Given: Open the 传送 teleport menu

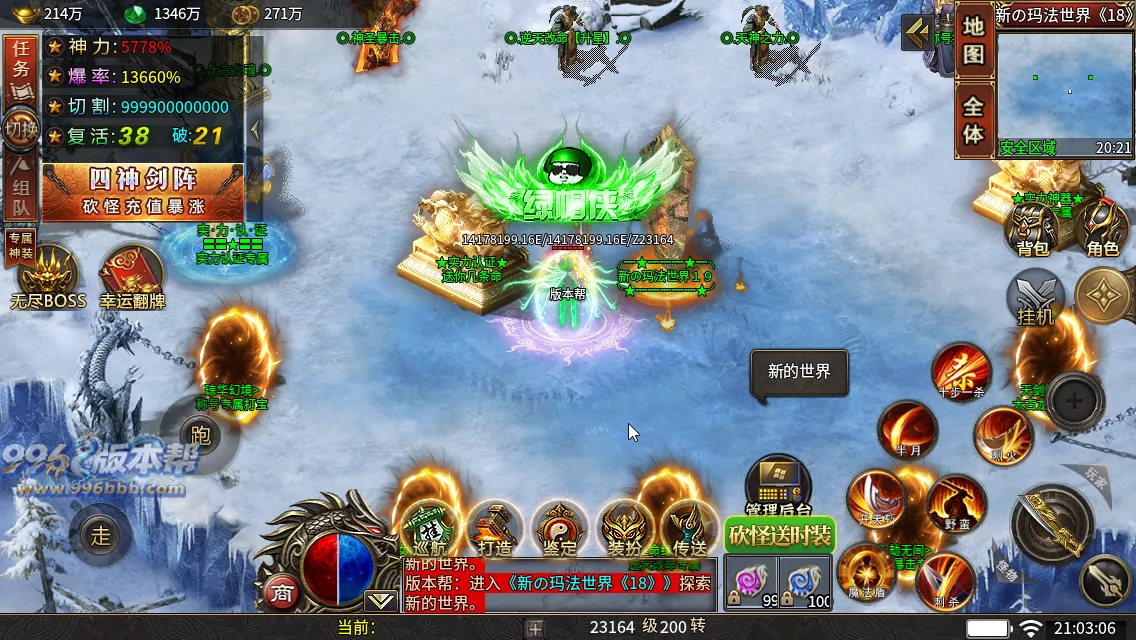Looking at the screenshot, I should (689, 527).
